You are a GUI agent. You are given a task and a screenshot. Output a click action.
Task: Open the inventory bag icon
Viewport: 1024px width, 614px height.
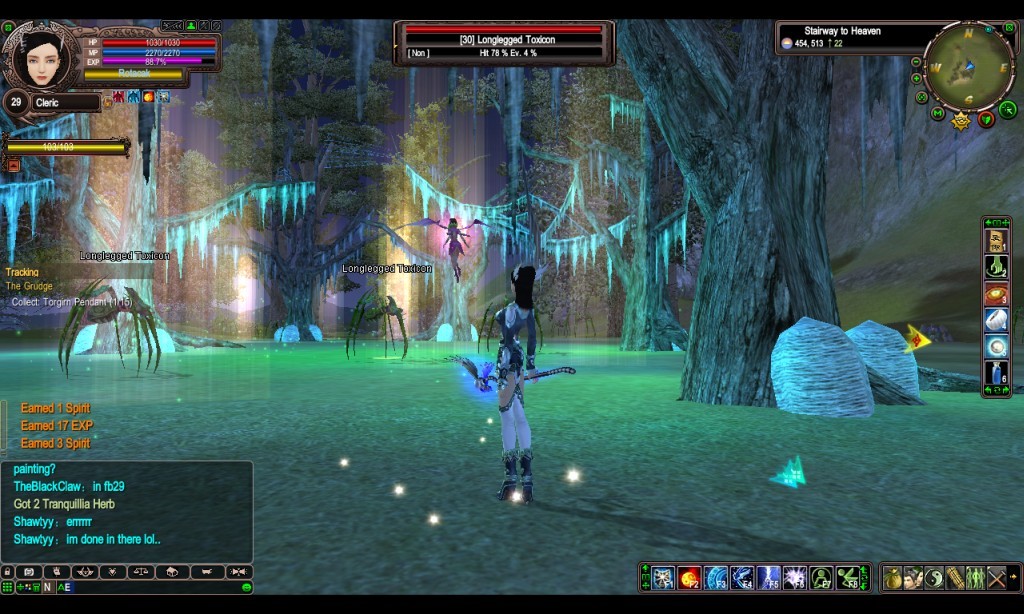892,578
